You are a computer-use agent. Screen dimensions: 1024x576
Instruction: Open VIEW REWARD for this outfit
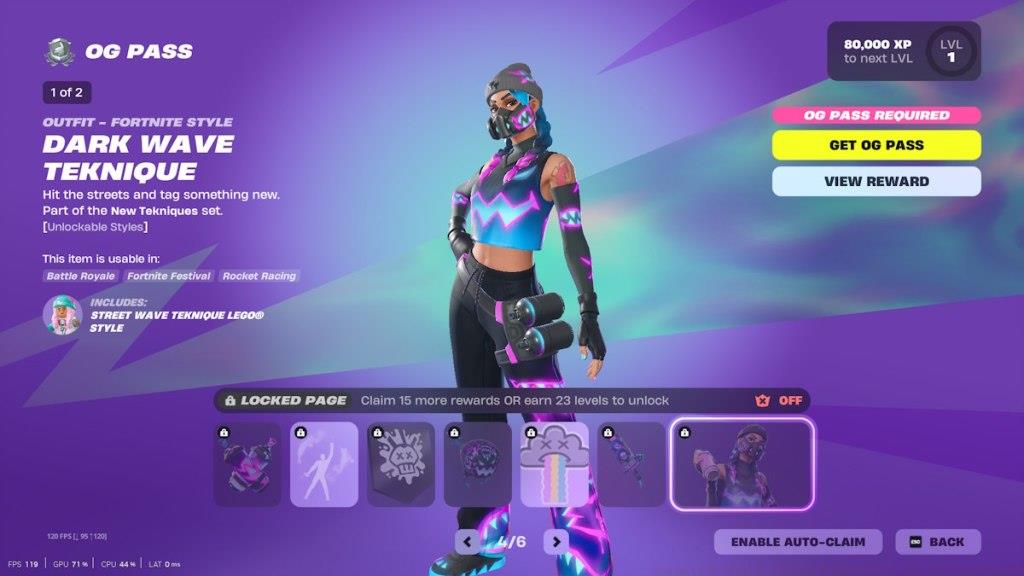pyautogui.click(x=876, y=181)
